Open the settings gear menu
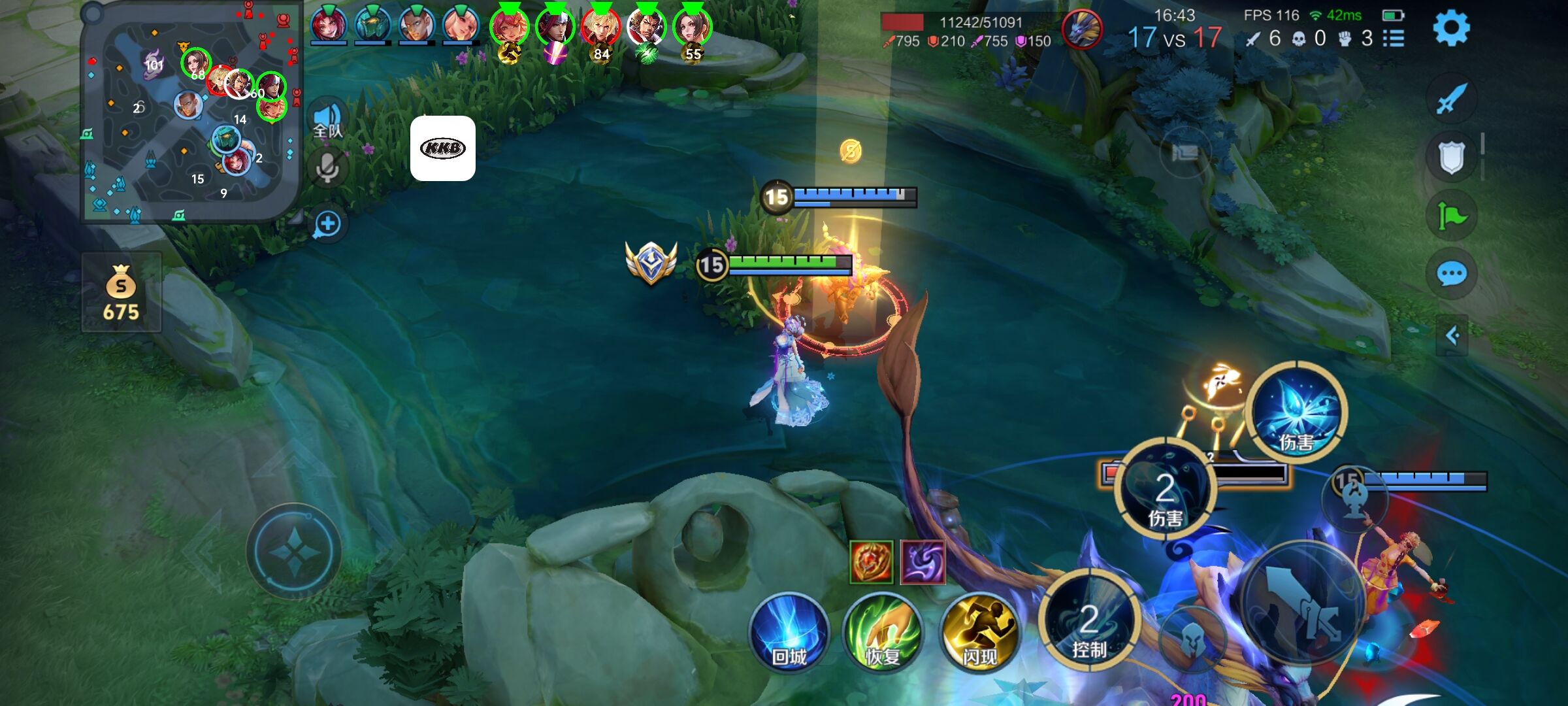Screen dimensions: 1568x706 pyautogui.click(x=1451, y=28)
